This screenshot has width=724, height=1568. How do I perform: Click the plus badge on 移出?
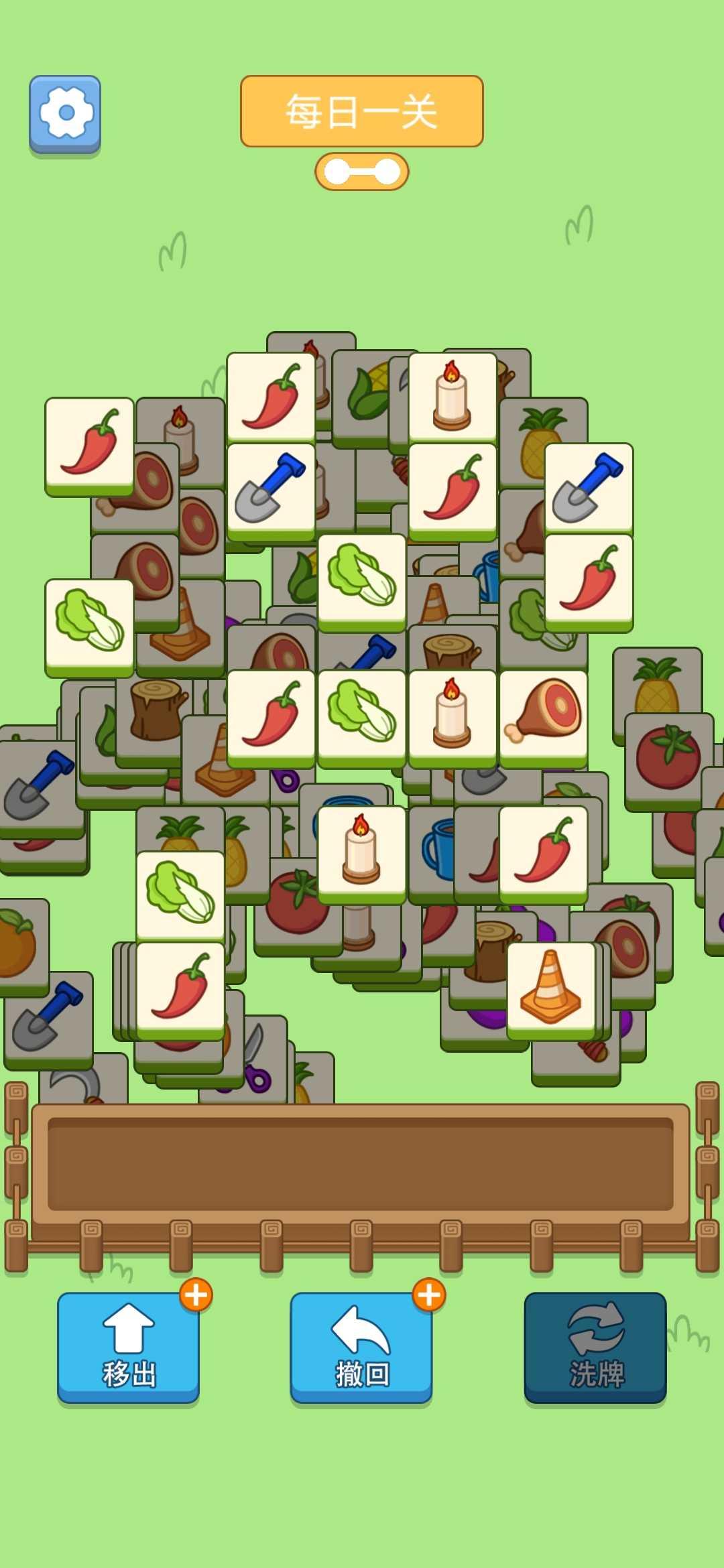pos(196,1295)
